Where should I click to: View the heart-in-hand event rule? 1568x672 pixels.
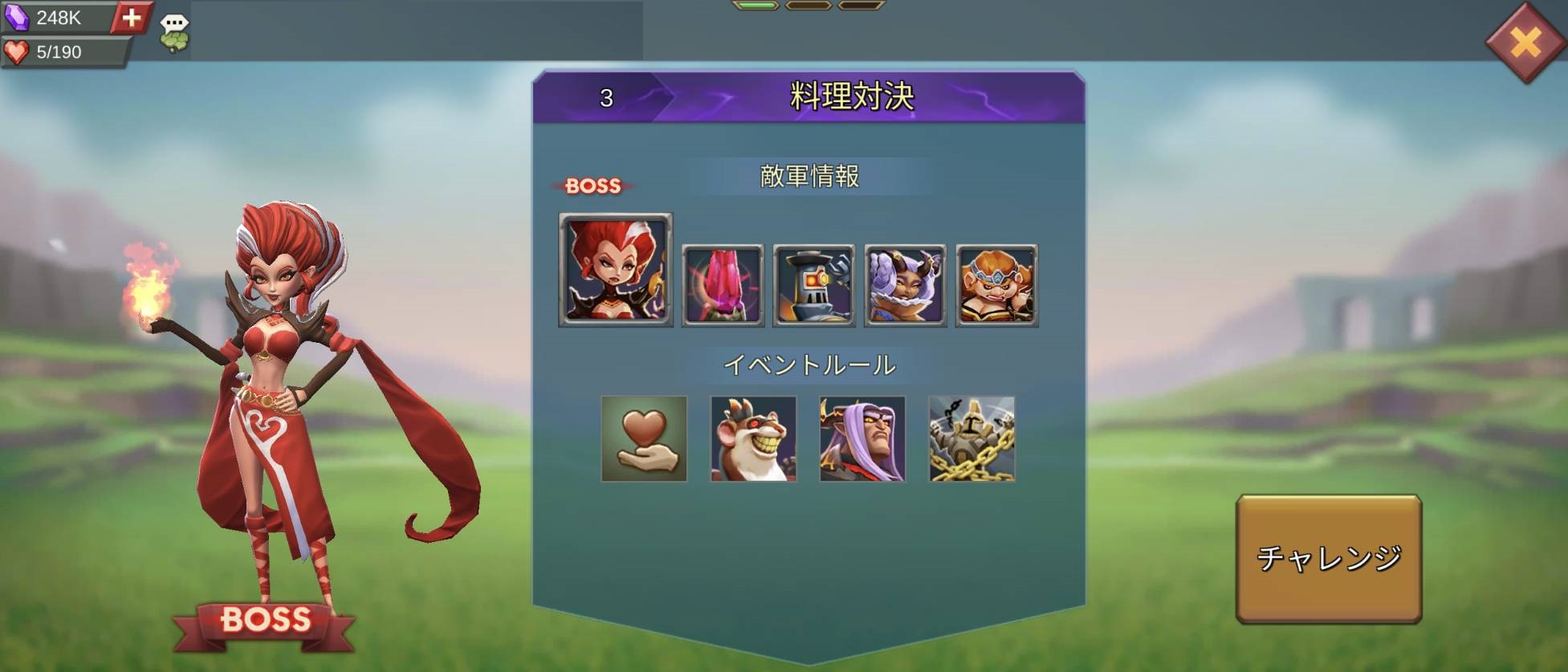click(x=644, y=438)
